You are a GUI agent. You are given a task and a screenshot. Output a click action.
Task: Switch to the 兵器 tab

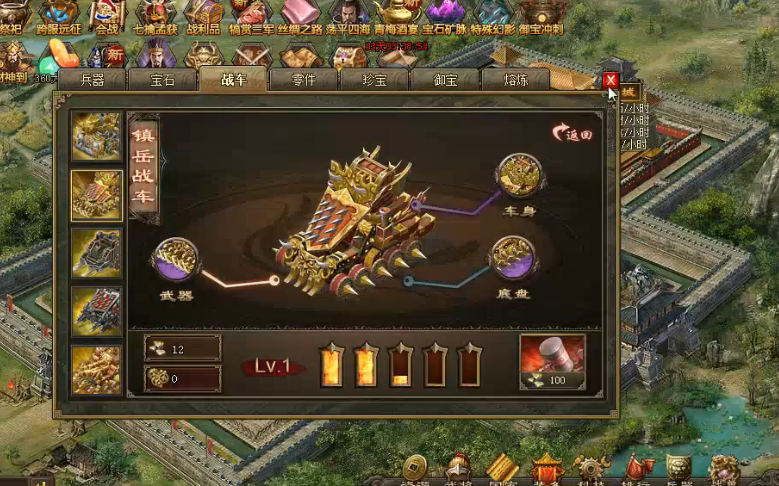(90, 80)
